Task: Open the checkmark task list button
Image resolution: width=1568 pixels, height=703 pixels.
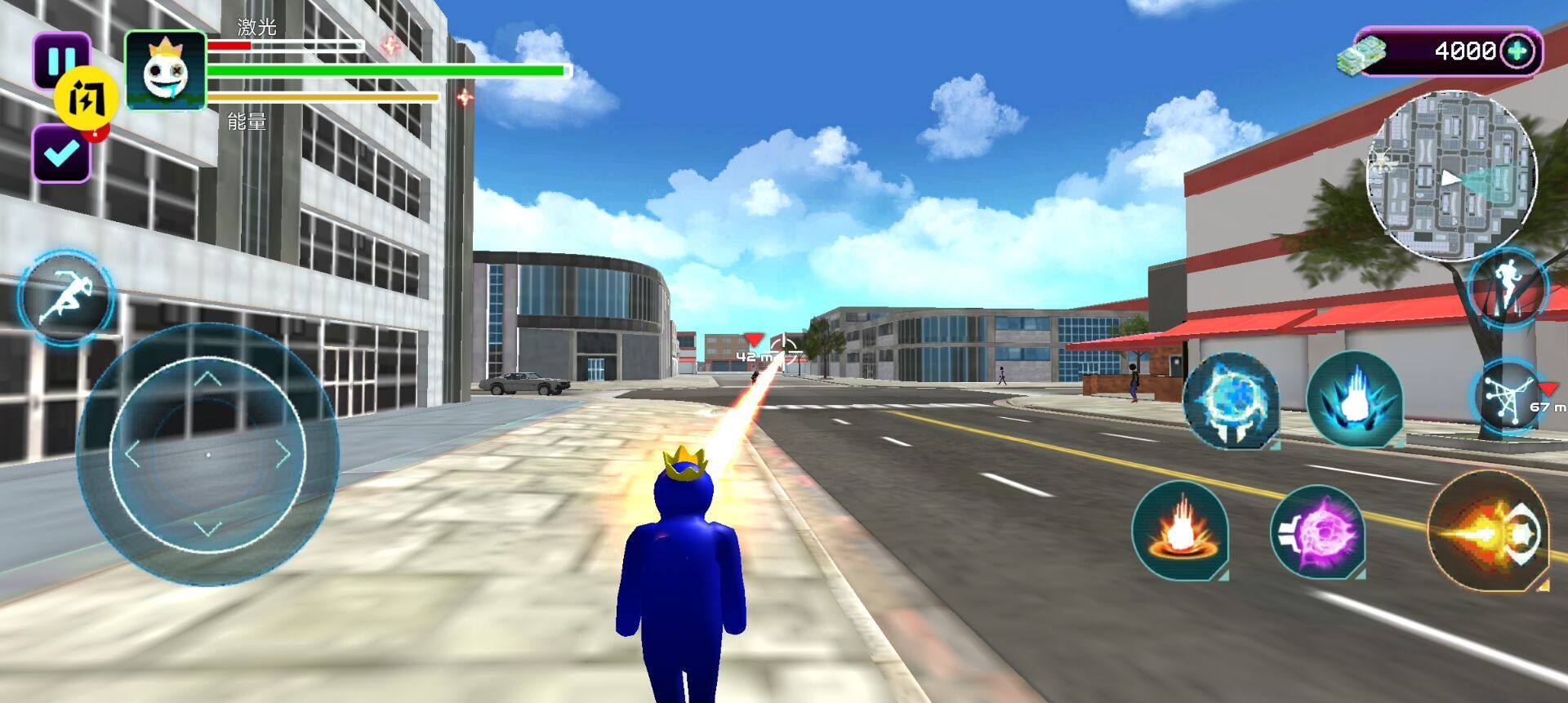Action: tap(61, 154)
